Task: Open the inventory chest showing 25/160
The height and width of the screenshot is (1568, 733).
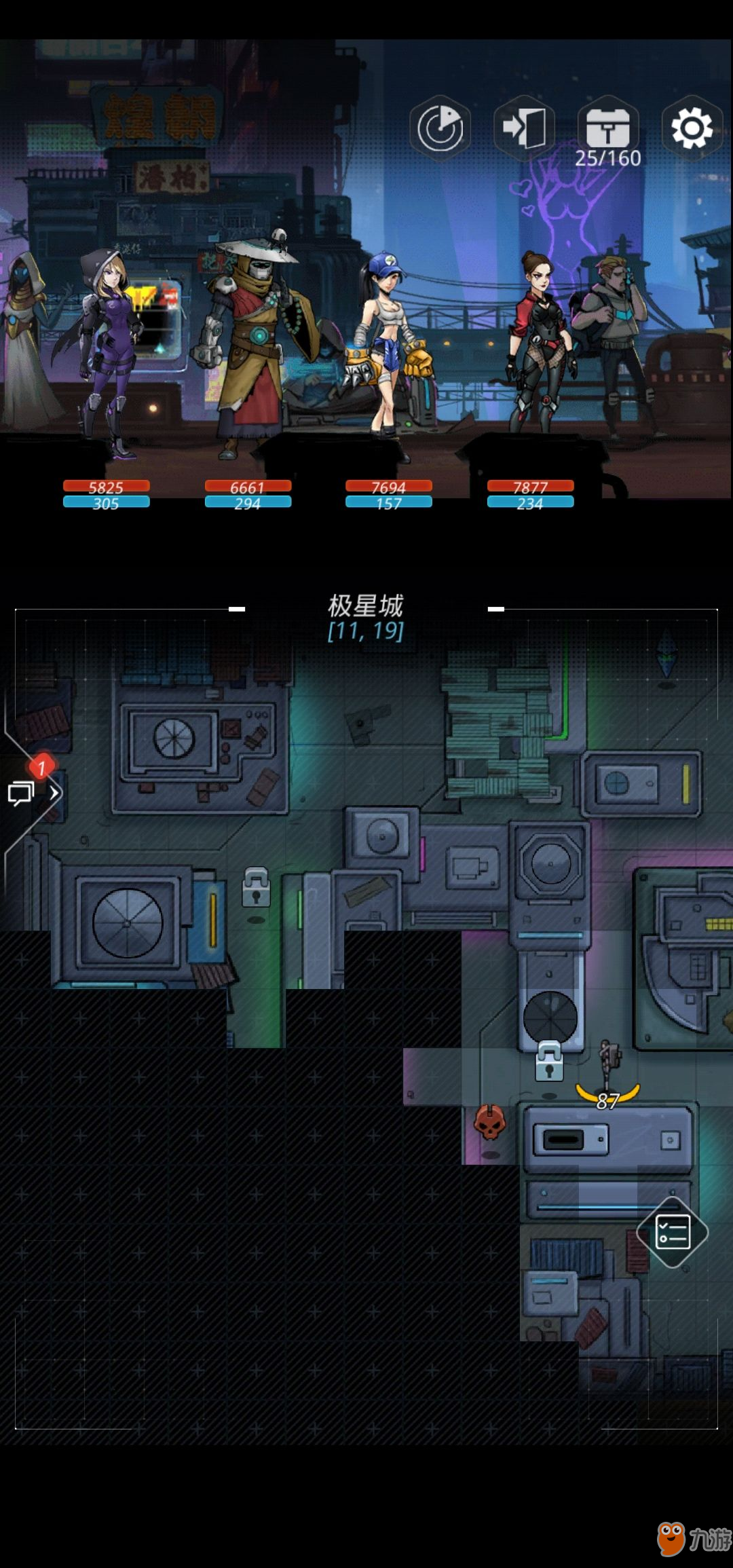Action: pos(608,129)
